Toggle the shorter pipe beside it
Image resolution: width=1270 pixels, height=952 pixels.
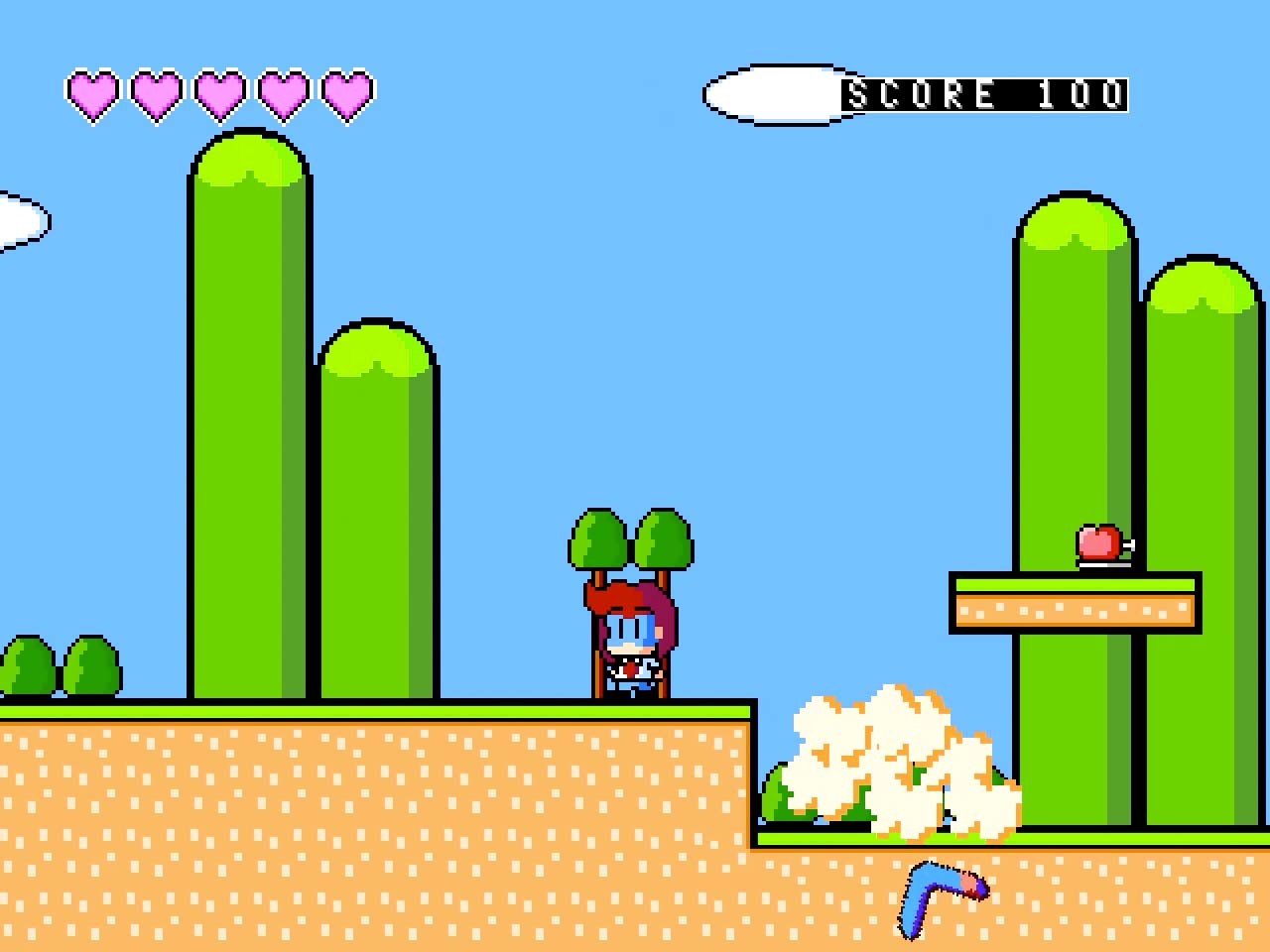tap(377, 516)
